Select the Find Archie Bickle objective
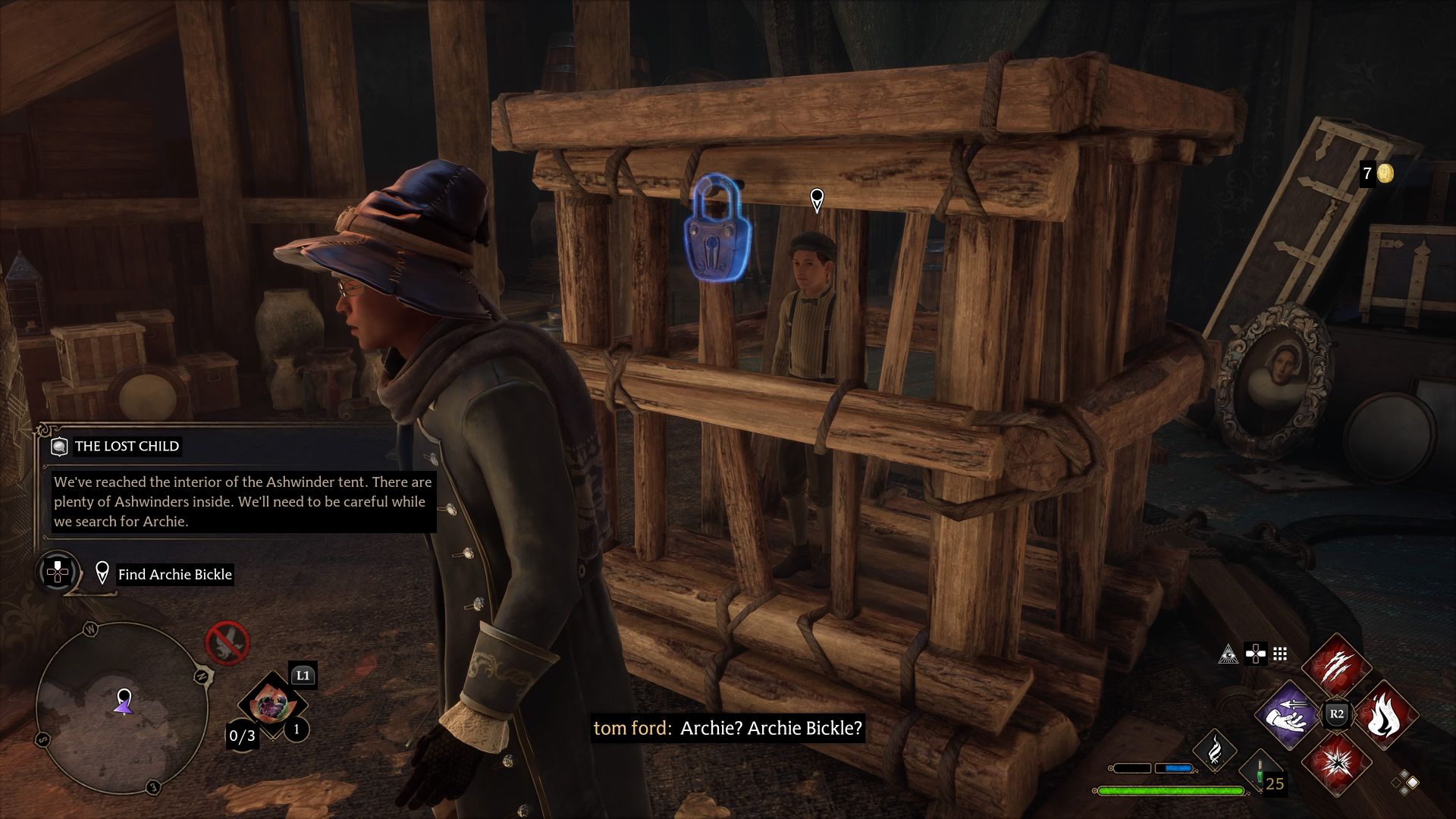This screenshot has height=819, width=1456. pyautogui.click(x=174, y=574)
